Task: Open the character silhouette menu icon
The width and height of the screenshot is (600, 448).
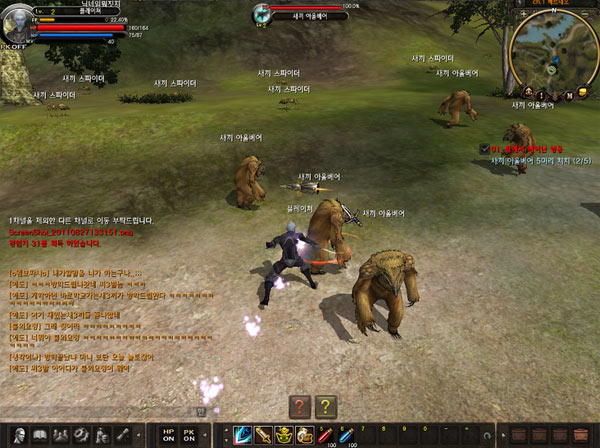Action: coord(18,436)
